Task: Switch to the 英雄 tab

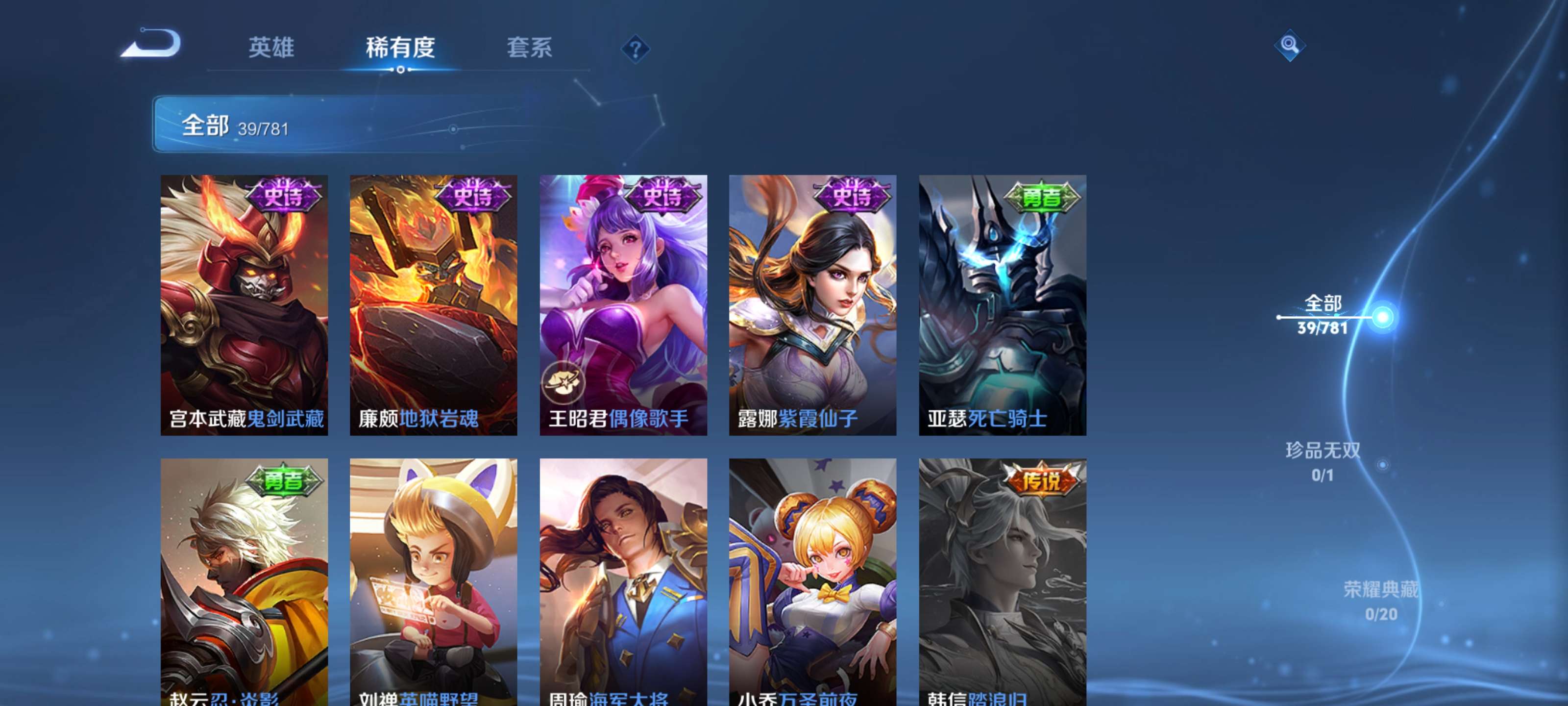Action: coord(272,49)
